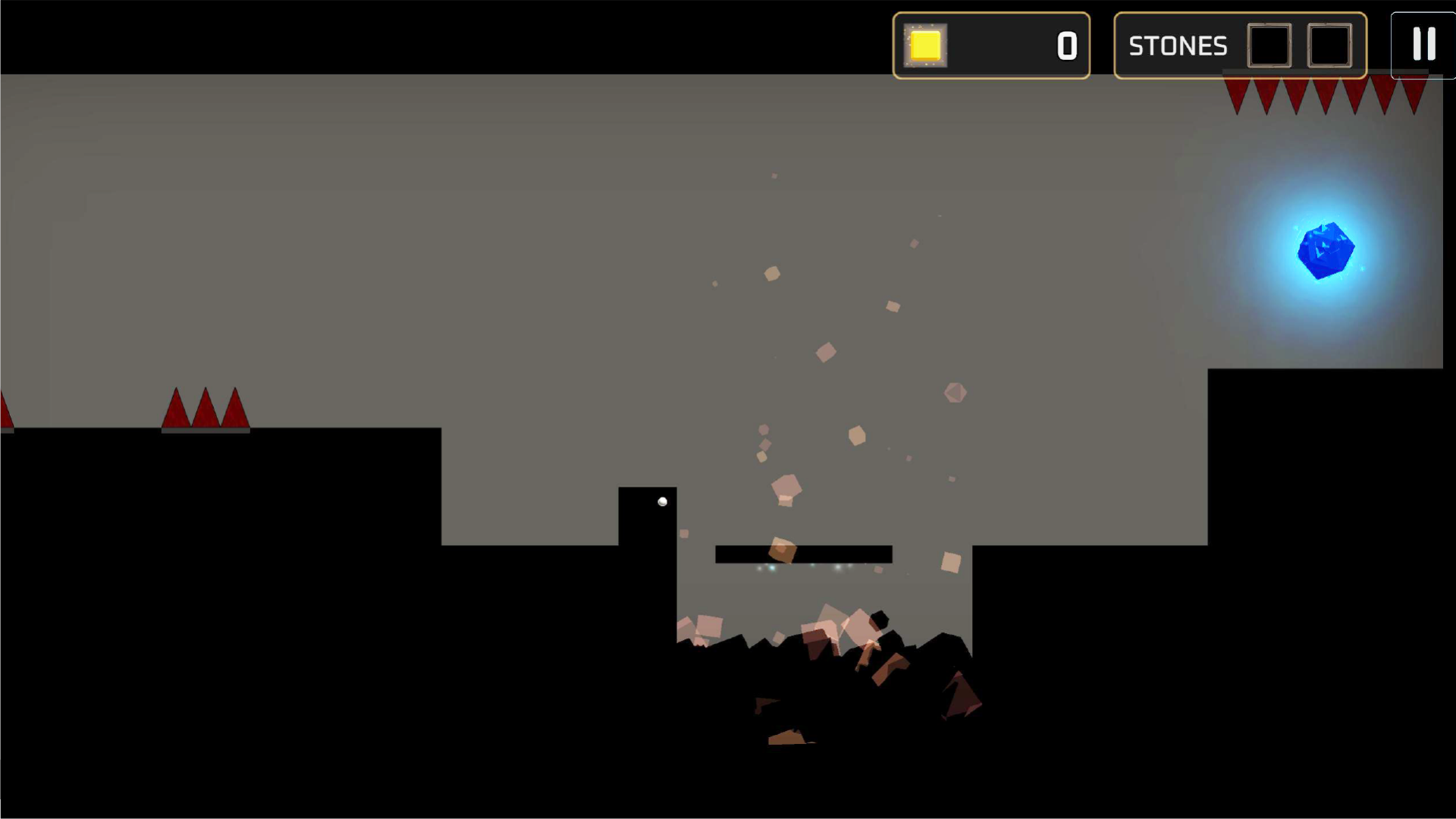
Task: Click the coin score display showing 0
Action: tap(1066, 45)
